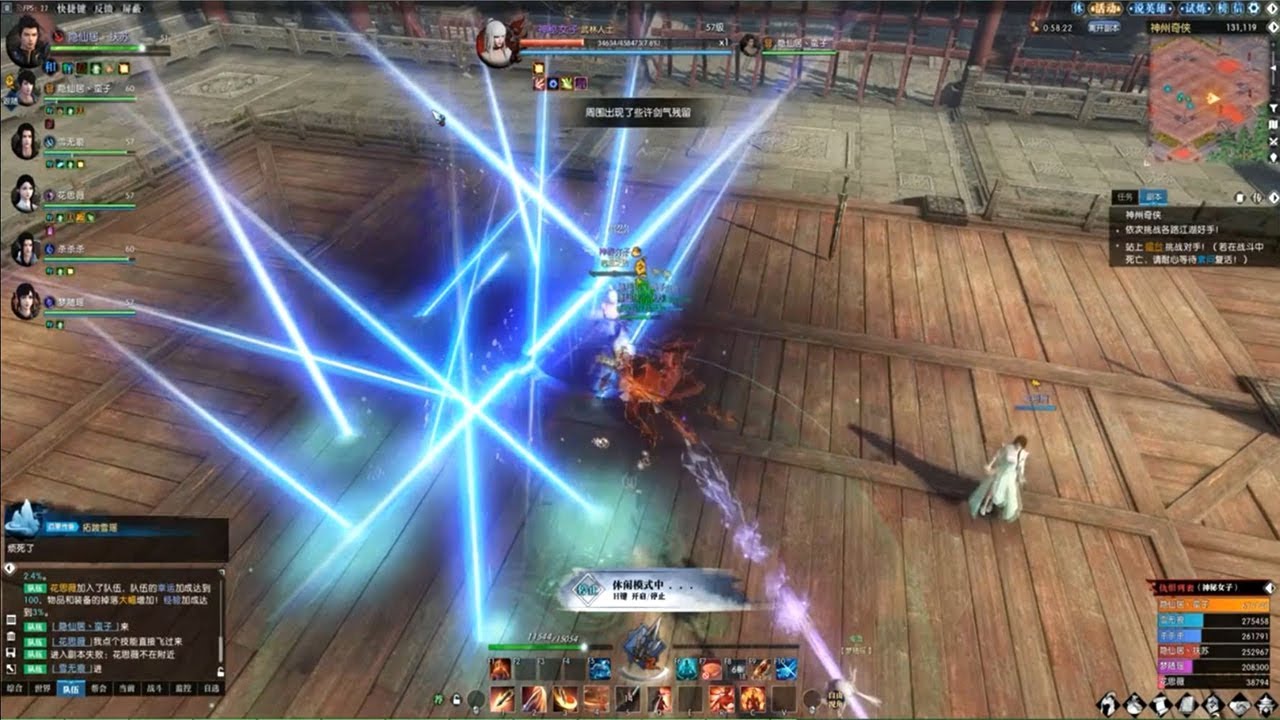Viewport: 1280px width, 720px height.
Task: Open the 活动 events menu
Action: pos(1105,8)
